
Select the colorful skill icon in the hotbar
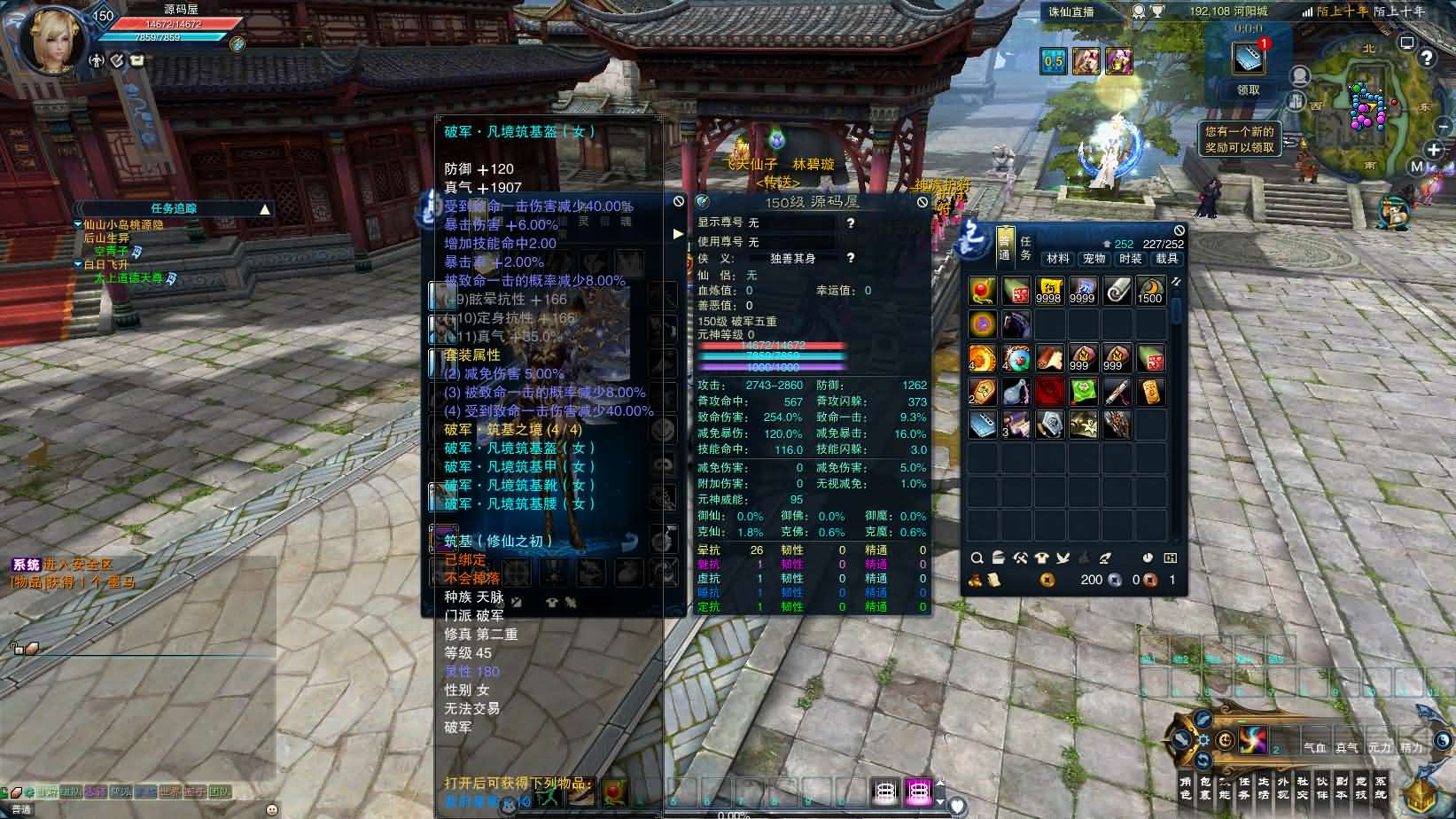(x=1253, y=740)
